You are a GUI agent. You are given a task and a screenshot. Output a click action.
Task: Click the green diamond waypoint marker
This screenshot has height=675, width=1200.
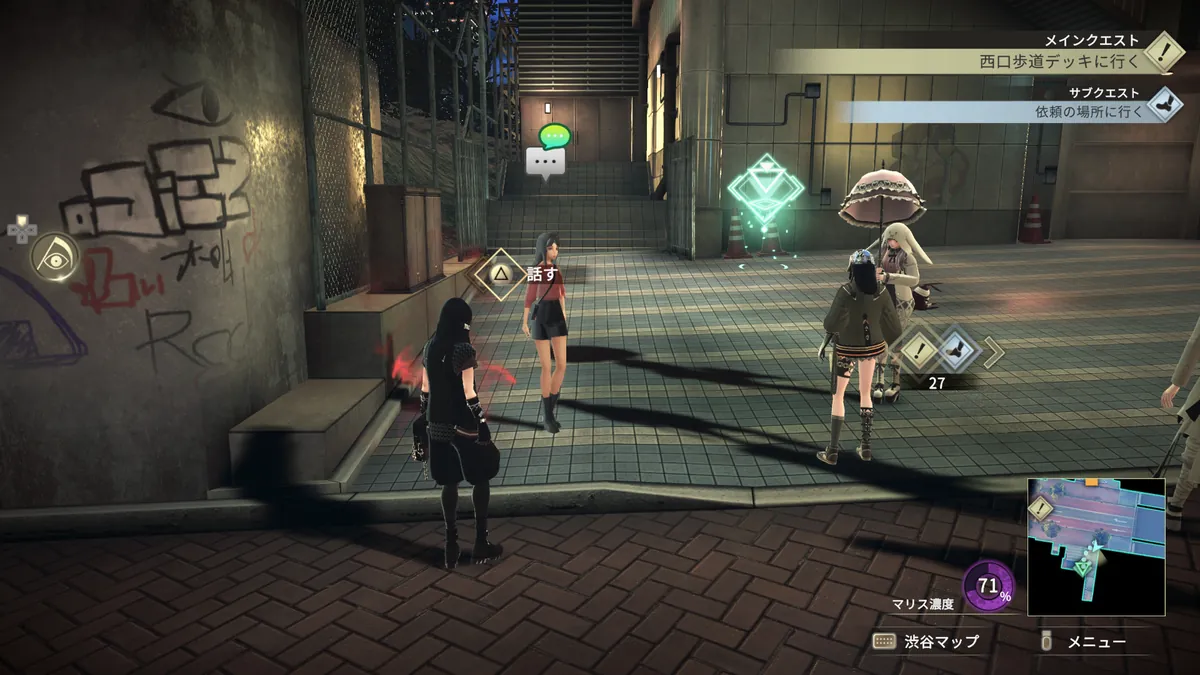(x=765, y=190)
